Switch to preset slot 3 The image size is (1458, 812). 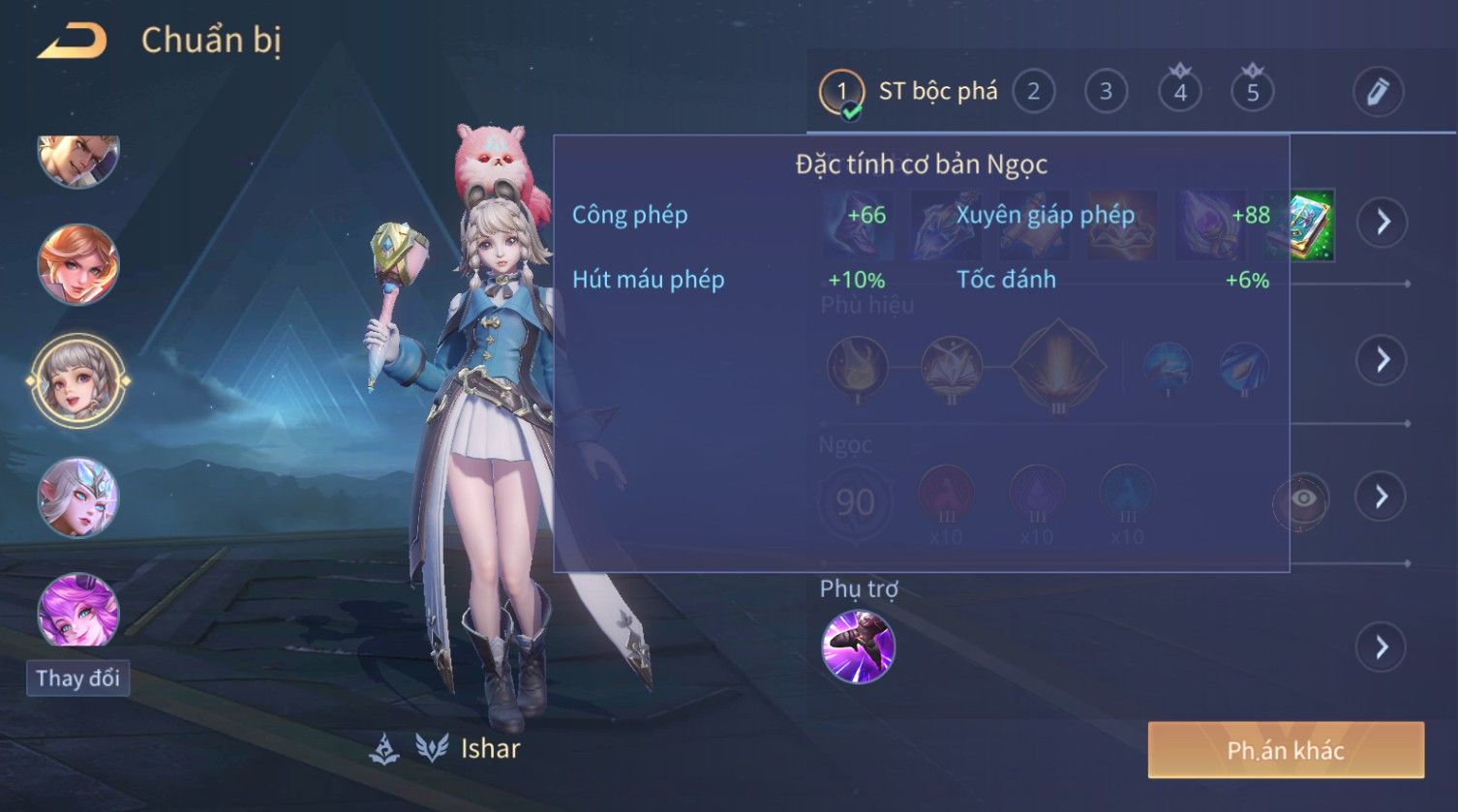coord(1106,92)
